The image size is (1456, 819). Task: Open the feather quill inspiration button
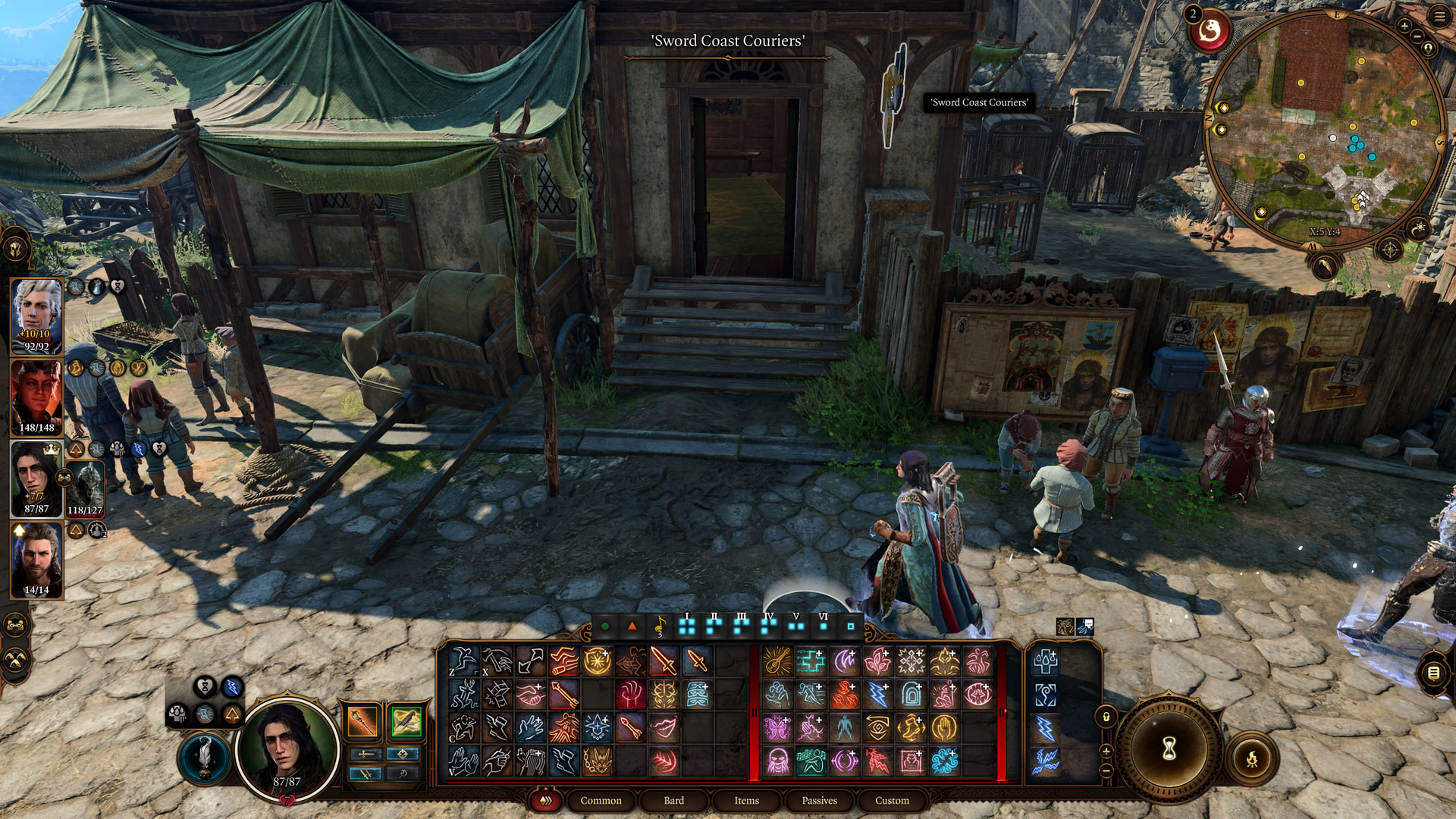(x=203, y=756)
